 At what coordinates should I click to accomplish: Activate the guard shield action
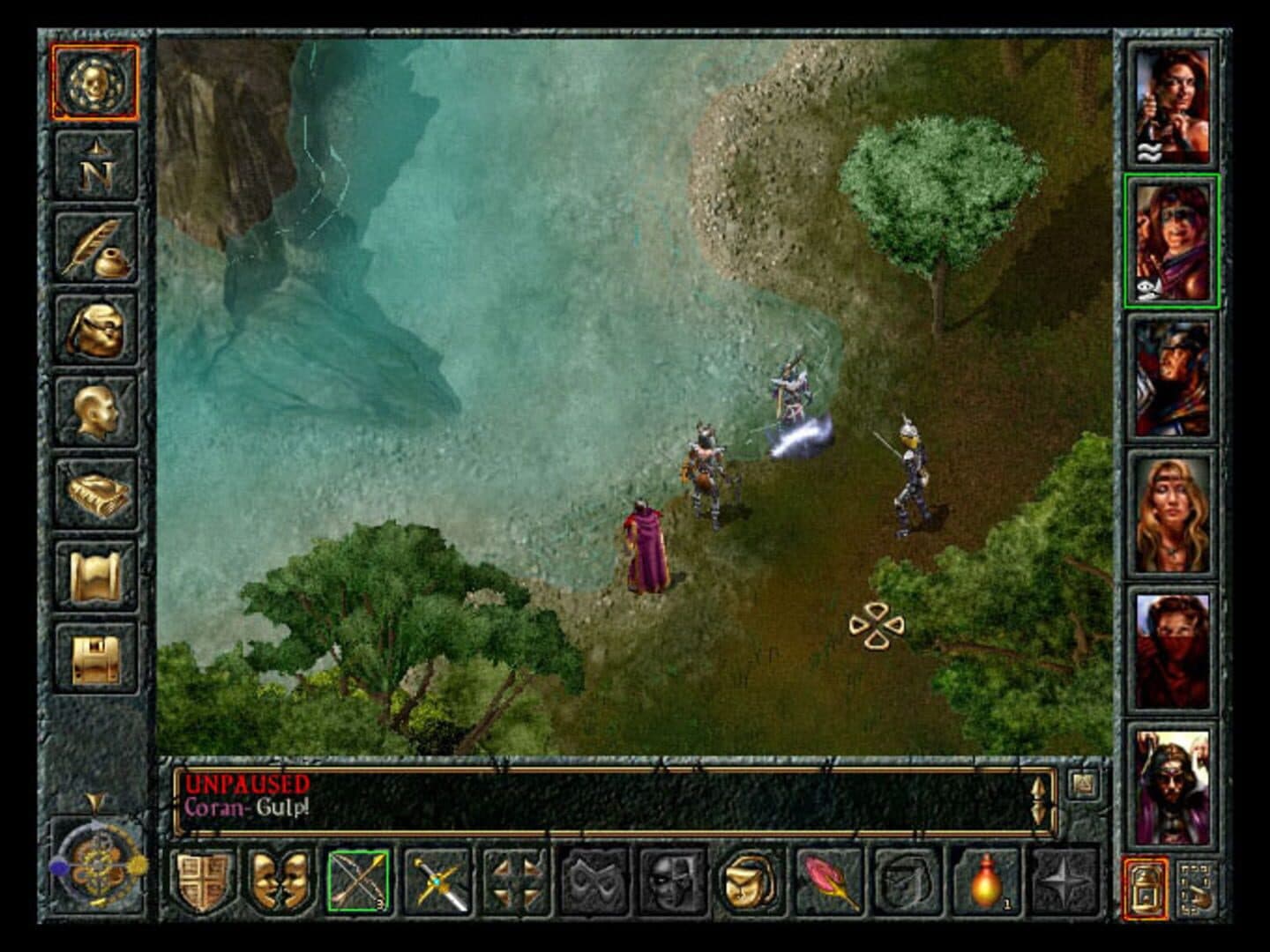[x=202, y=881]
